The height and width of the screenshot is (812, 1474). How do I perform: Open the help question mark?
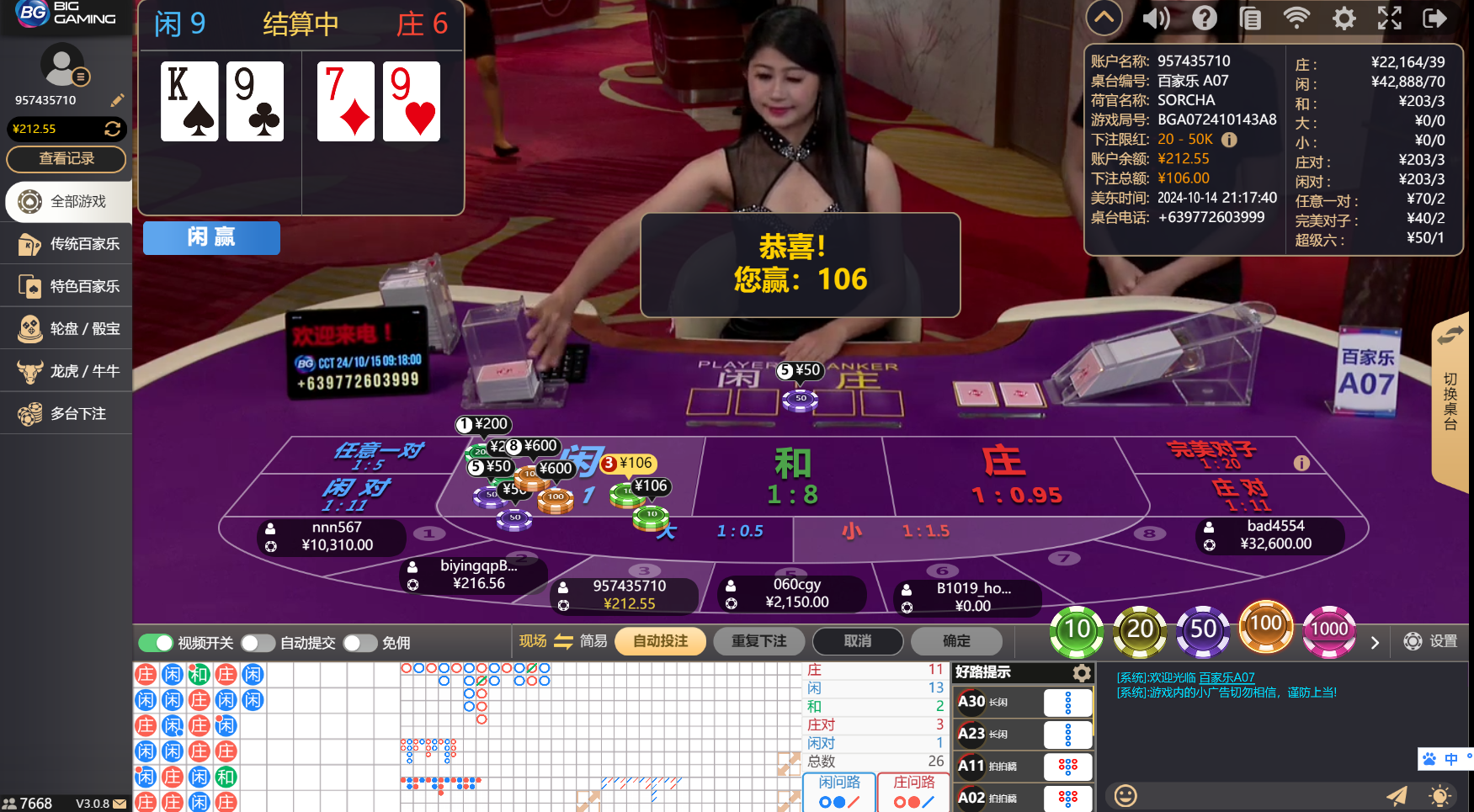(1205, 18)
